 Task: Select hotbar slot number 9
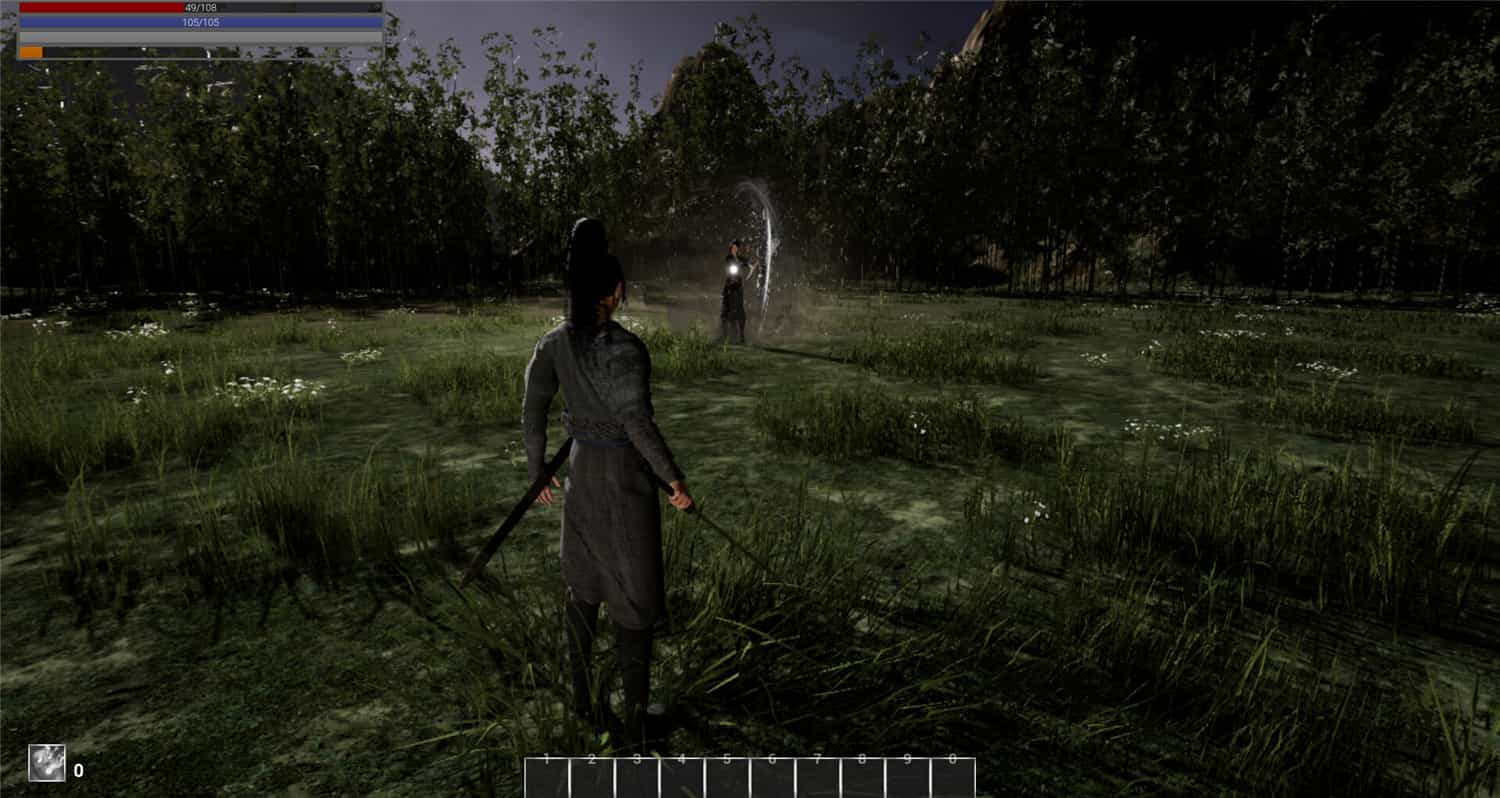pos(908,777)
